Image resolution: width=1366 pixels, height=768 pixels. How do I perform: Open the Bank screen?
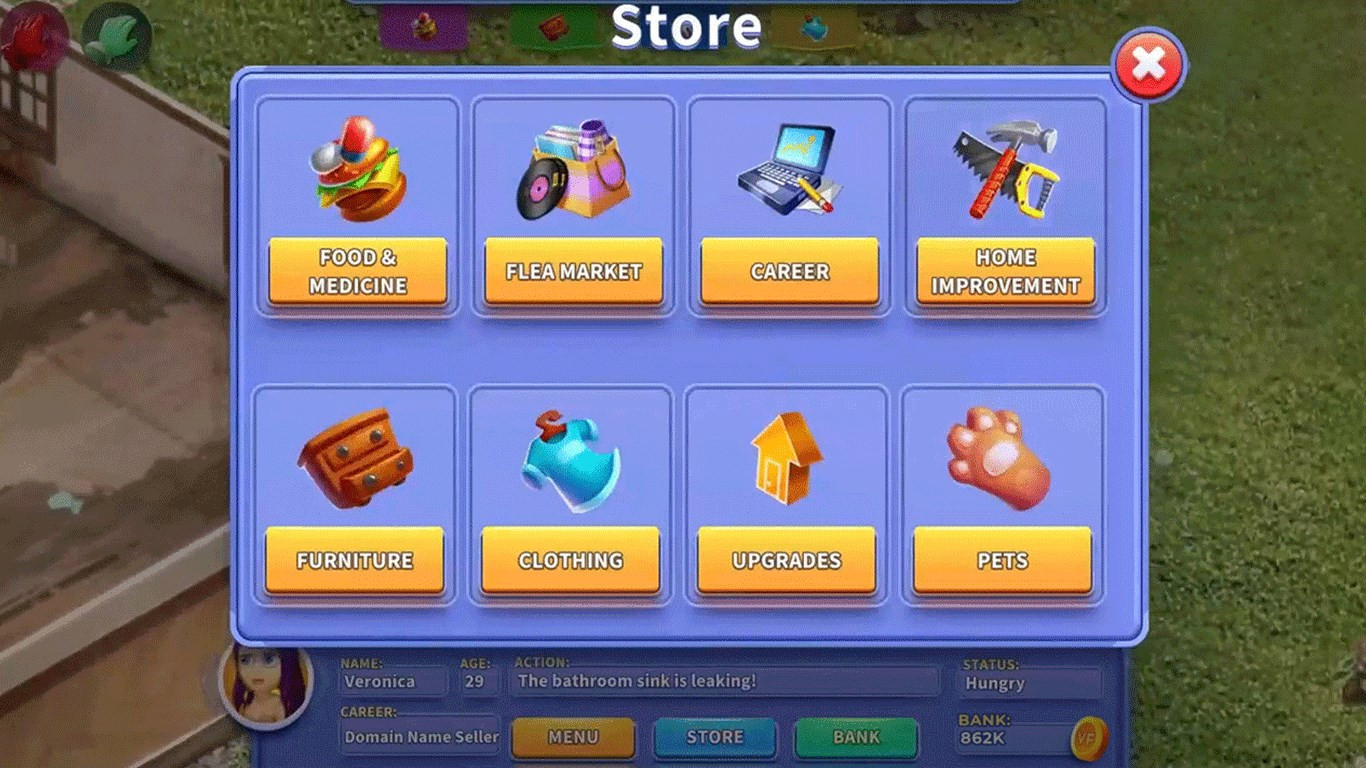(x=856, y=738)
